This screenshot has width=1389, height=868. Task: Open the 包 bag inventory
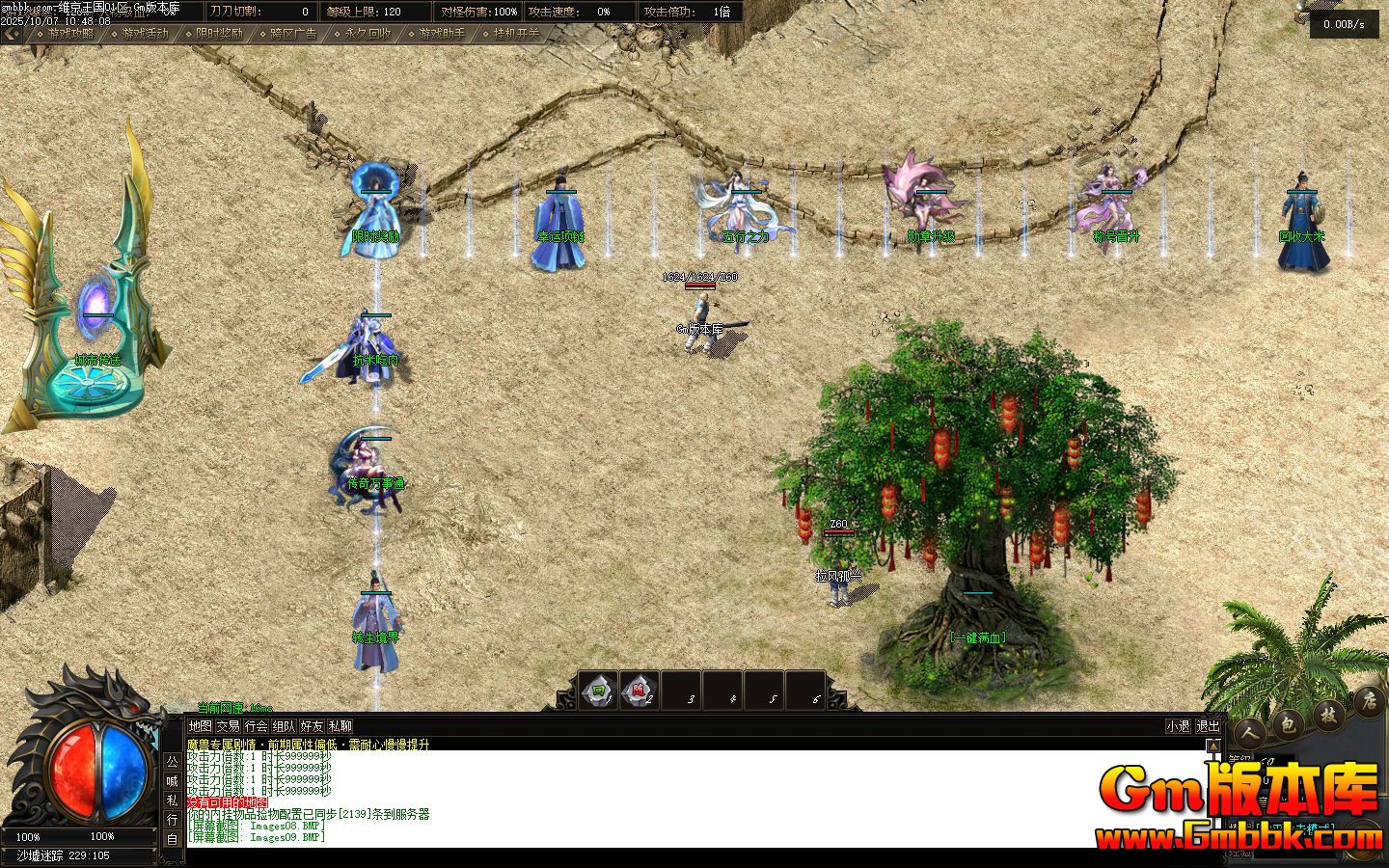tap(1287, 723)
